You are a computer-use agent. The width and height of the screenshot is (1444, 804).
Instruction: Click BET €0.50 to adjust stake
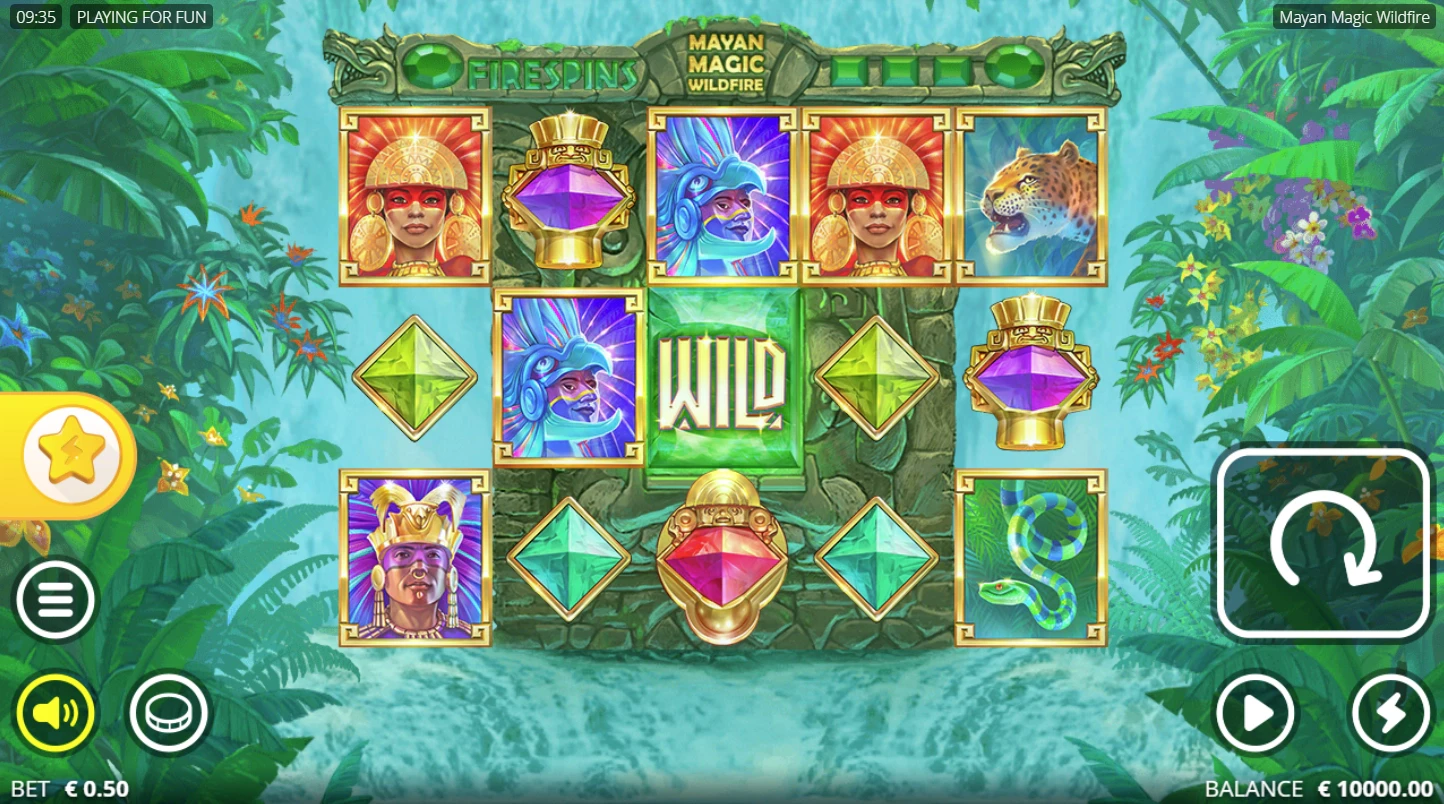pyautogui.click(x=70, y=789)
